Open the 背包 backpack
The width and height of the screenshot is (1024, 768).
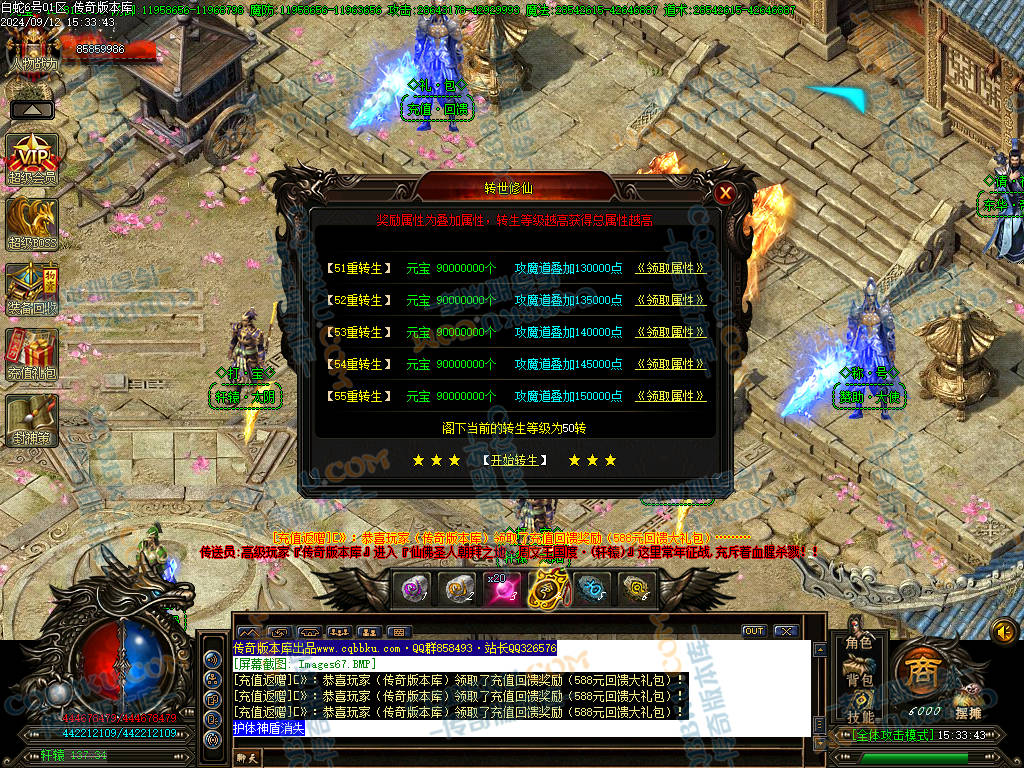(859, 680)
